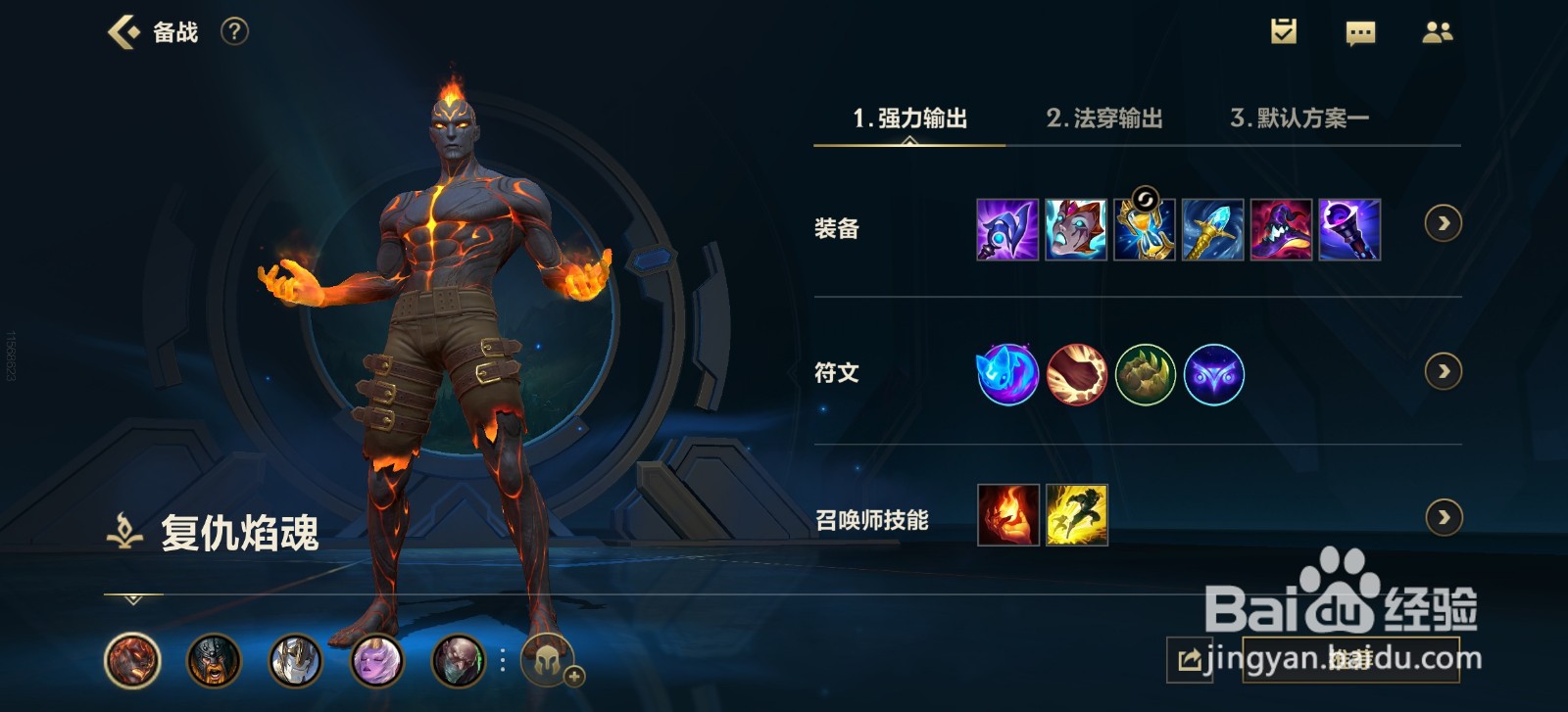Screen dimensions: 1568x712
Task: Select the green seed rune icon
Action: [x=1144, y=373]
